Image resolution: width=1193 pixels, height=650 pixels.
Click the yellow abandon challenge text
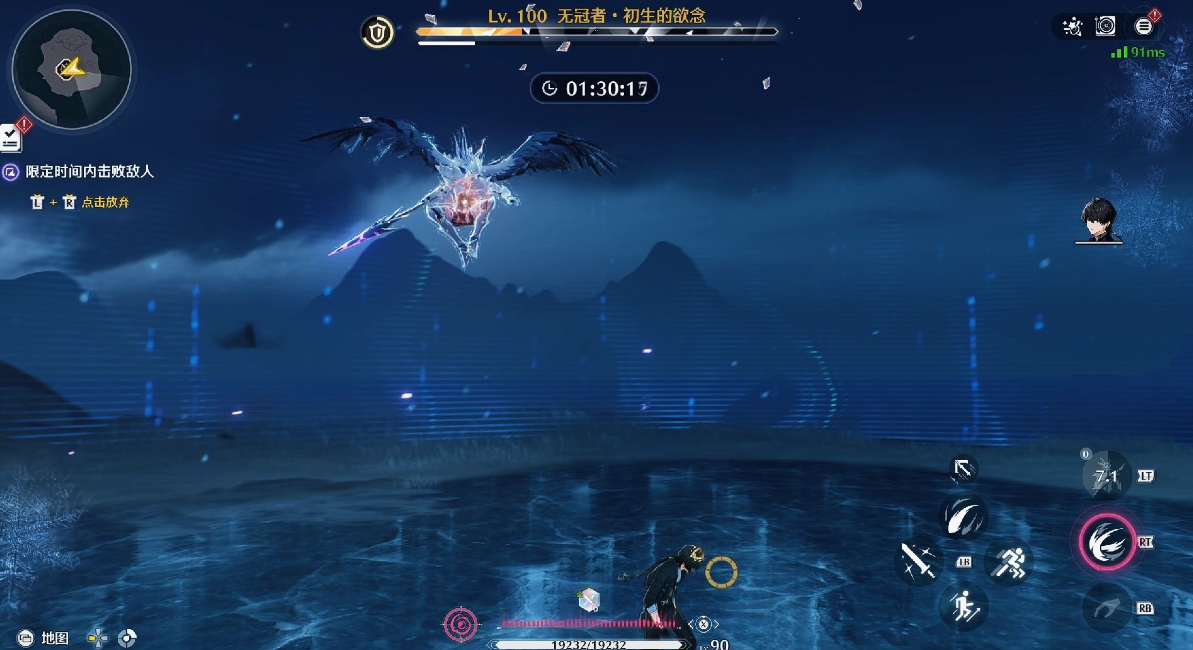pos(105,202)
